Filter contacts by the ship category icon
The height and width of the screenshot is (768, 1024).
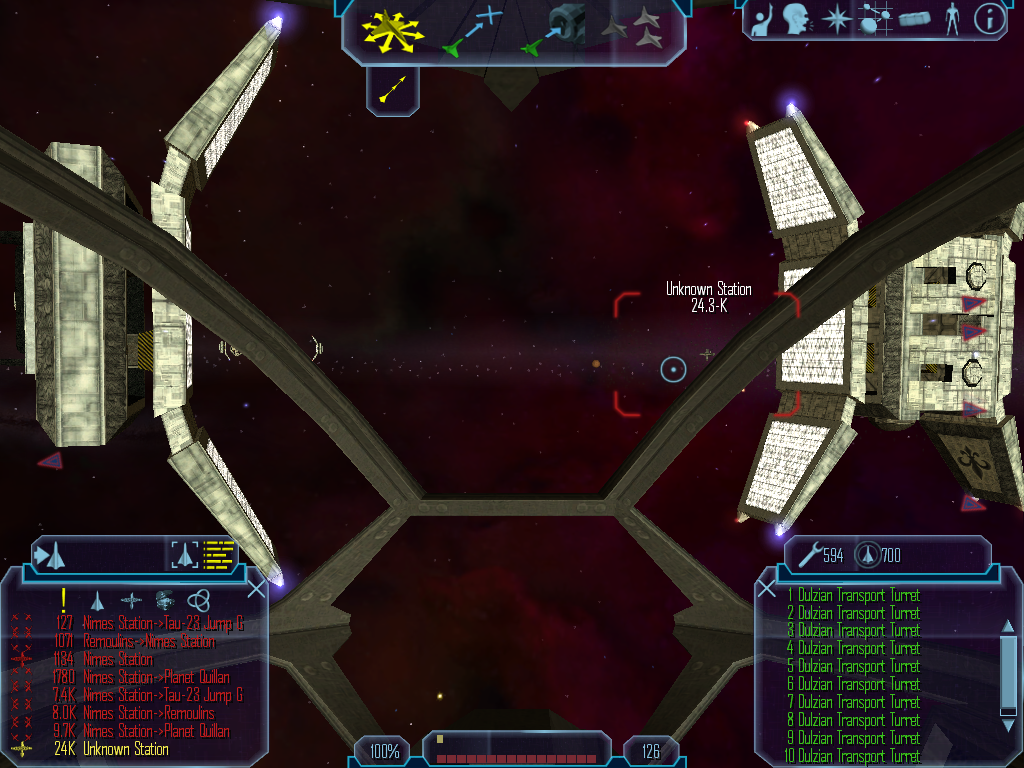point(97,600)
